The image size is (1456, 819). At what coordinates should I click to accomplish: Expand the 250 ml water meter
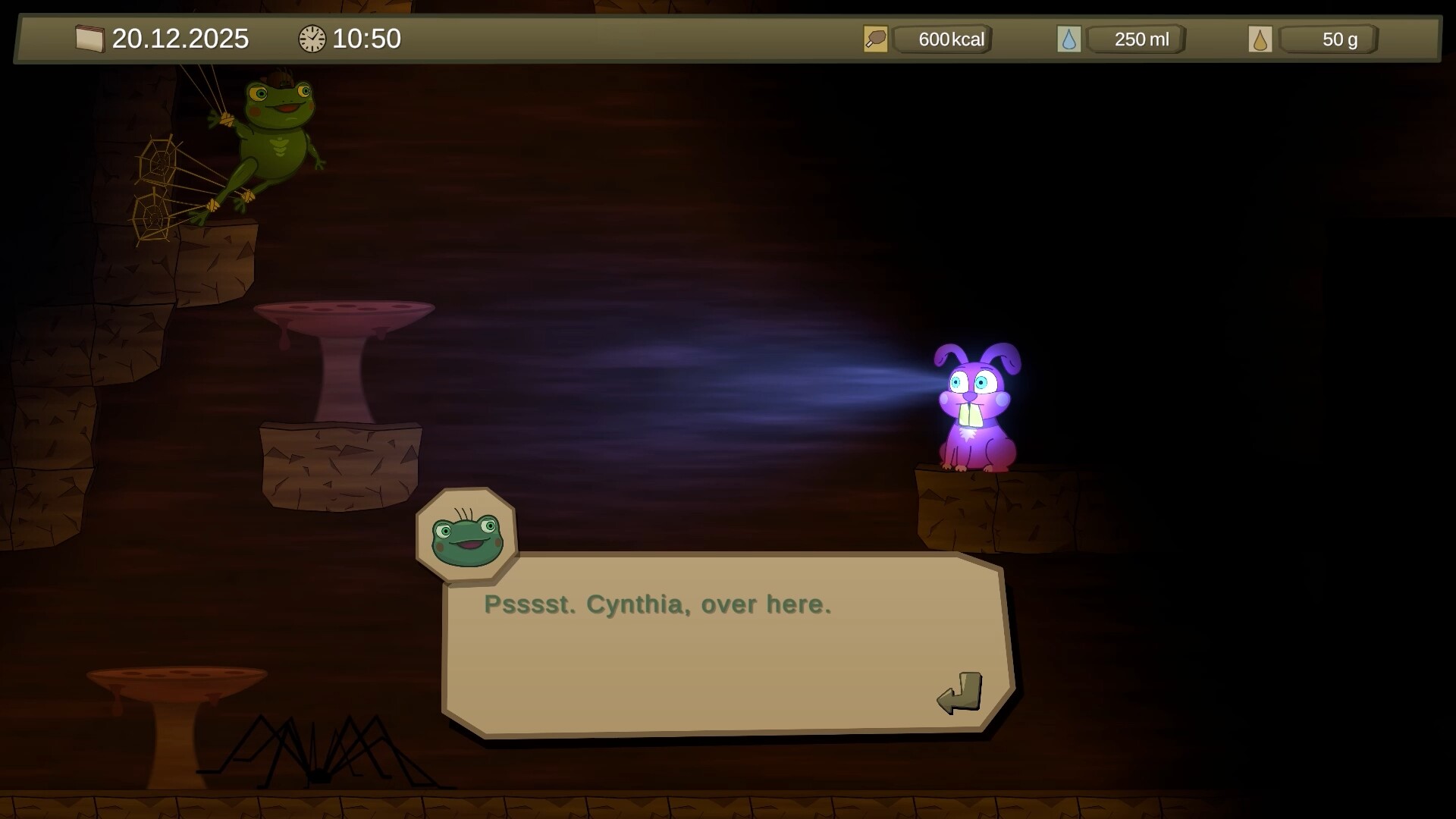pos(1137,38)
